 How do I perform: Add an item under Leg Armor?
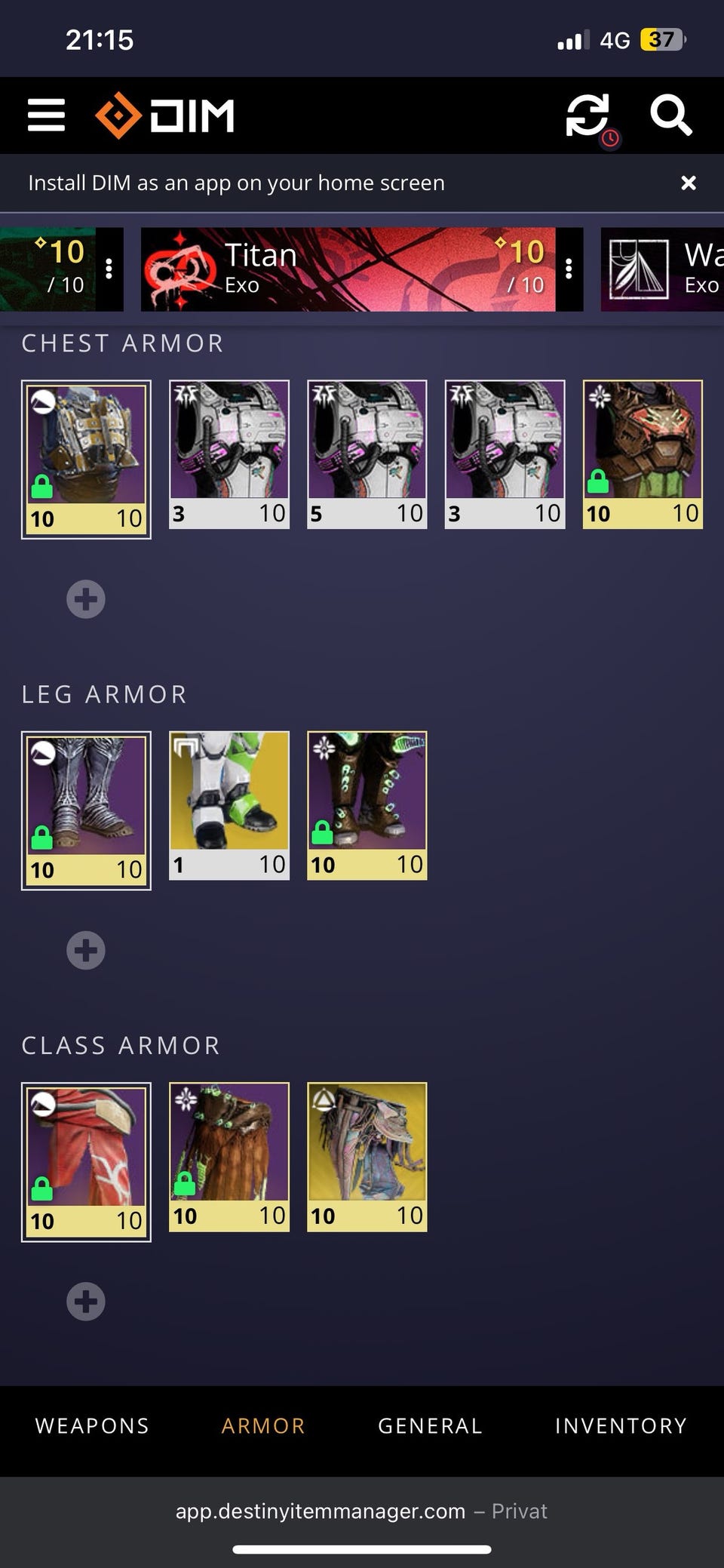86,950
